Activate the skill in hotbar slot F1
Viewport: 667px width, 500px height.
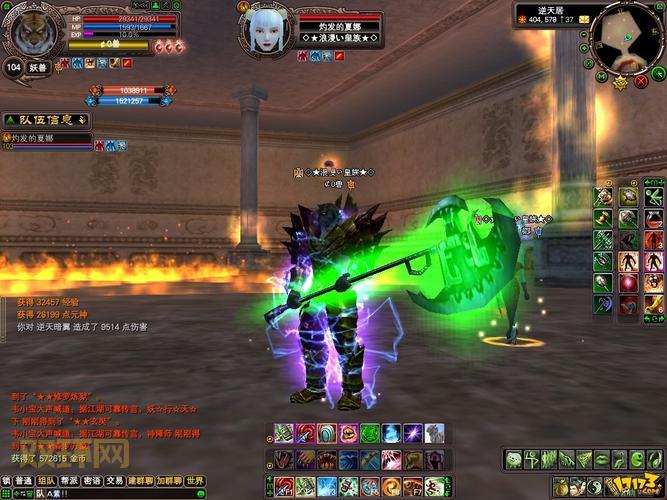click(283, 487)
